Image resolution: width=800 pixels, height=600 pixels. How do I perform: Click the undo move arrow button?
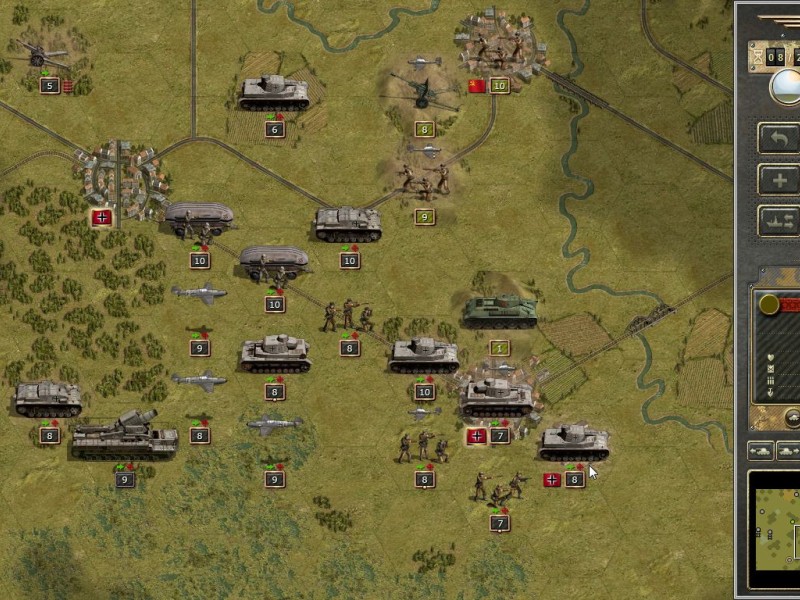779,138
